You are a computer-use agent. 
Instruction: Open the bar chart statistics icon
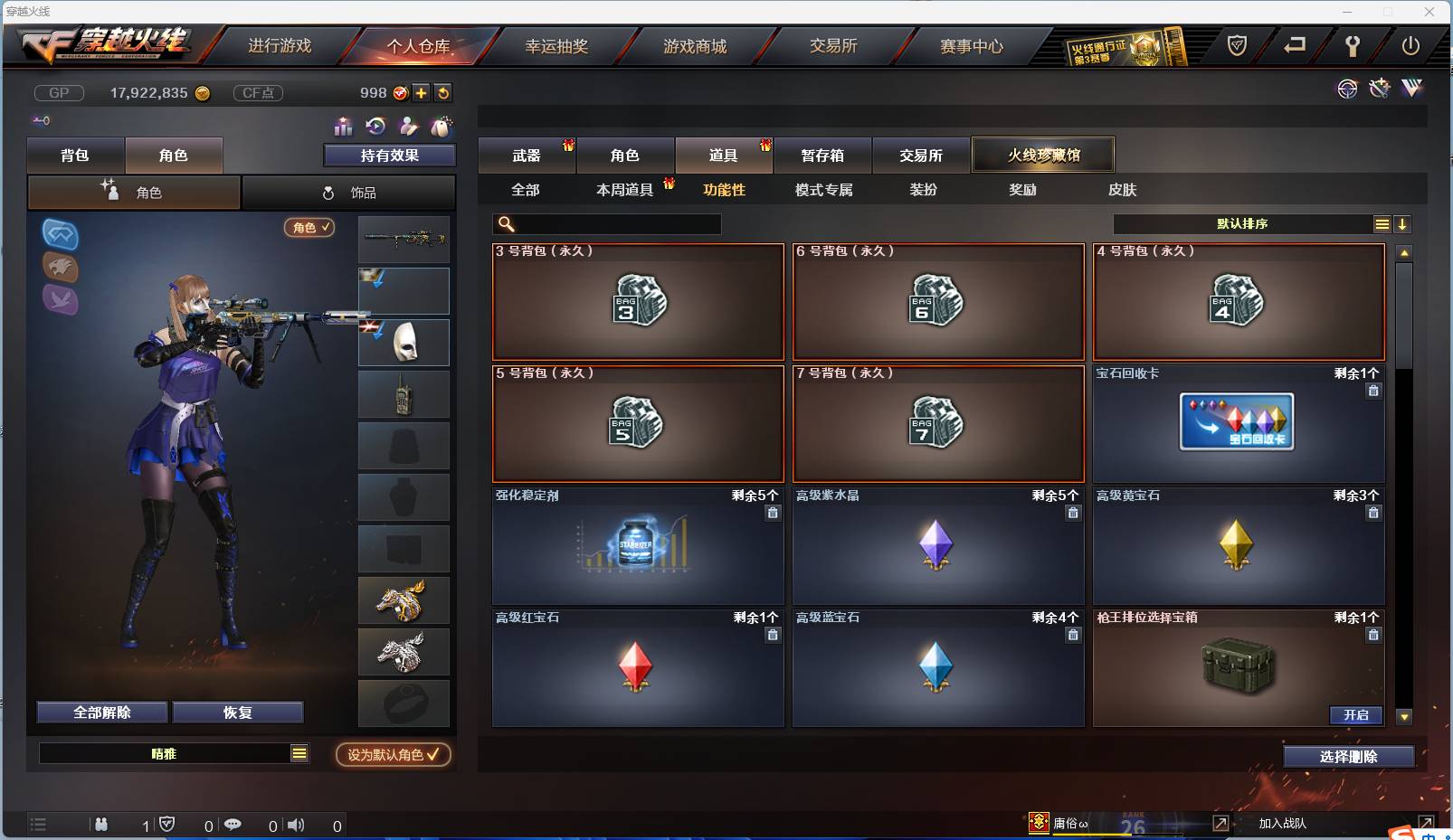click(x=344, y=127)
